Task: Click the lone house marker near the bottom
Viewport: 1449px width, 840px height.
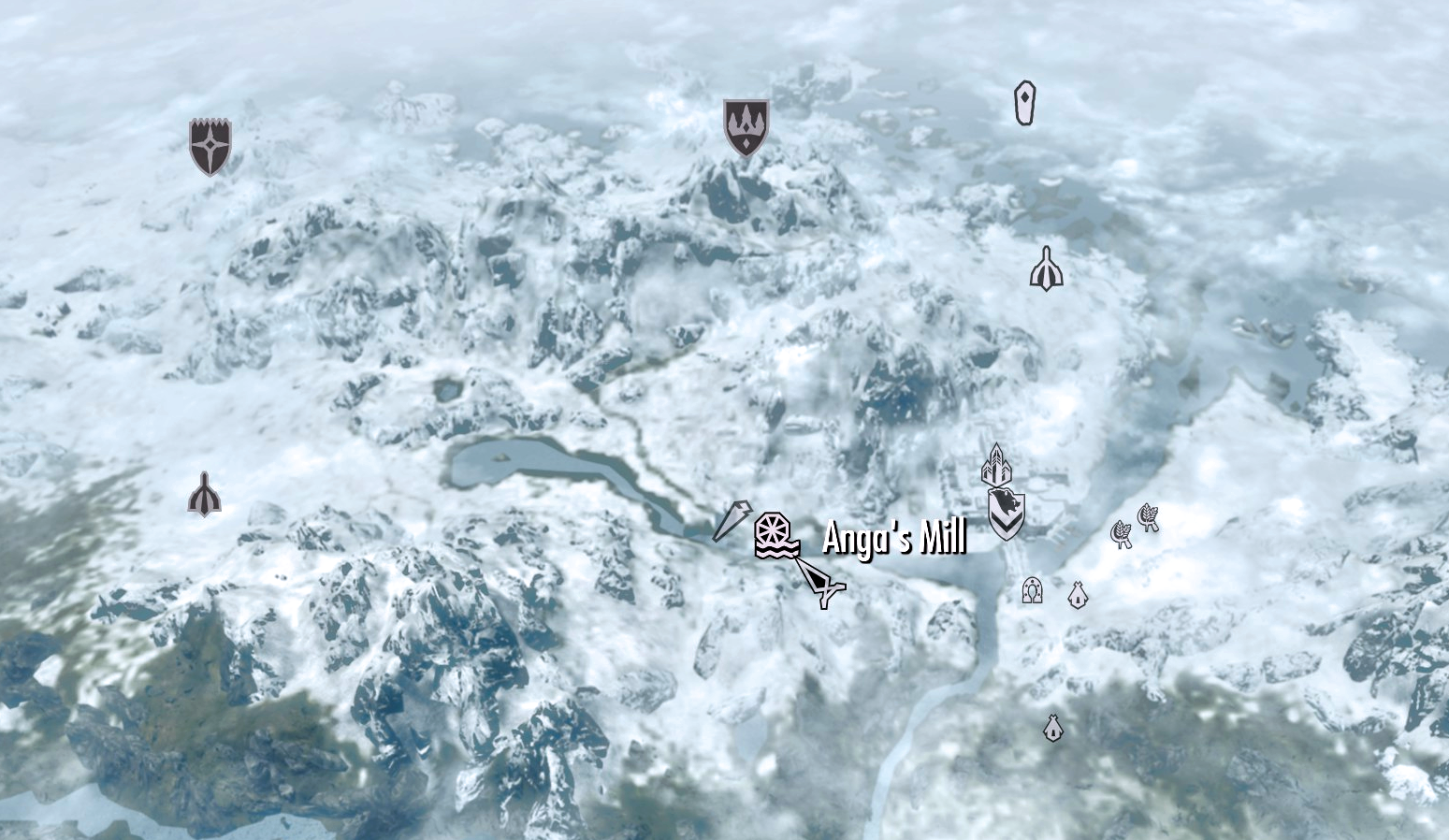Action: pos(1051,729)
